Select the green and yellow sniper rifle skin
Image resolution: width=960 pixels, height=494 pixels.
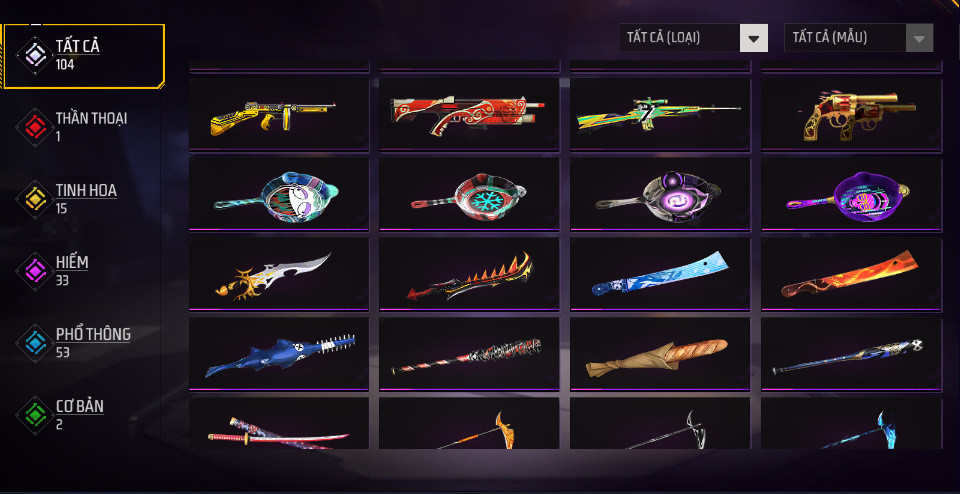[660, 115]
